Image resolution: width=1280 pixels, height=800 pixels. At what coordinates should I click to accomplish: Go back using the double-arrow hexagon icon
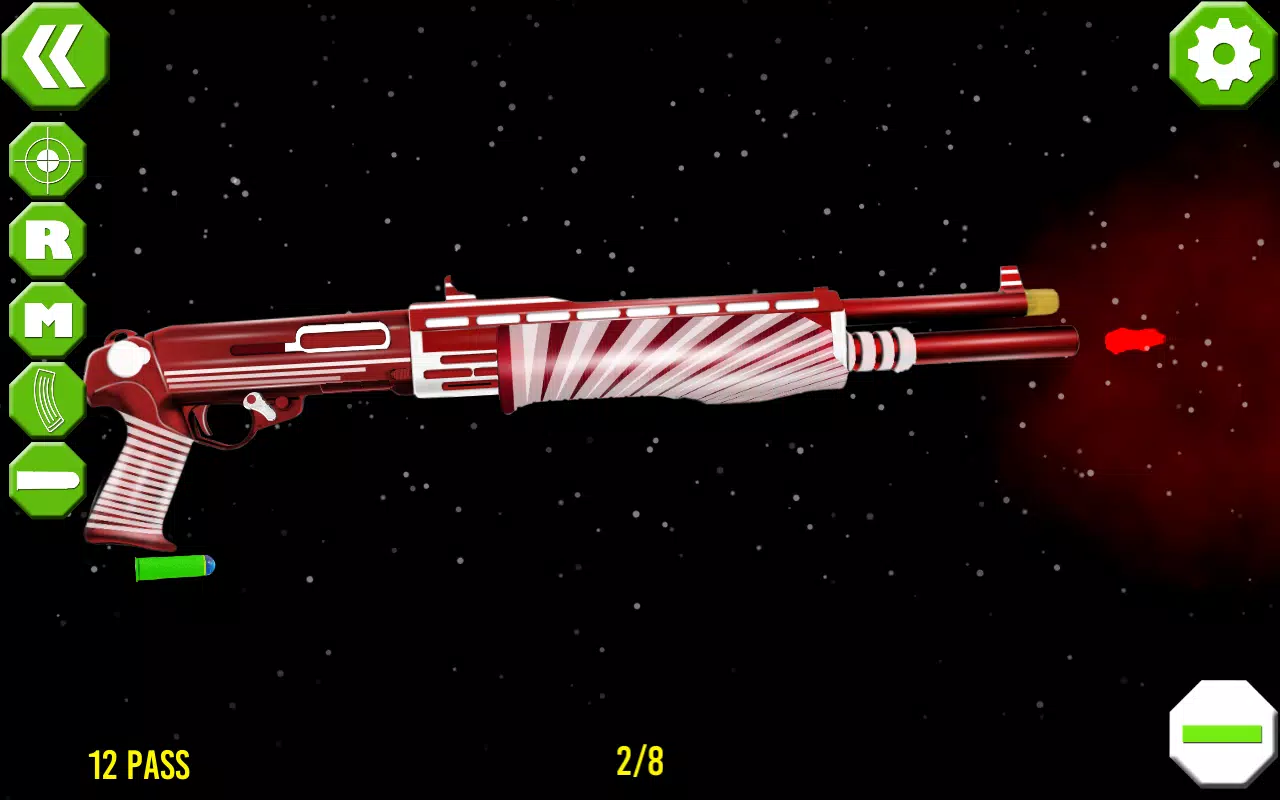point(55,55)
